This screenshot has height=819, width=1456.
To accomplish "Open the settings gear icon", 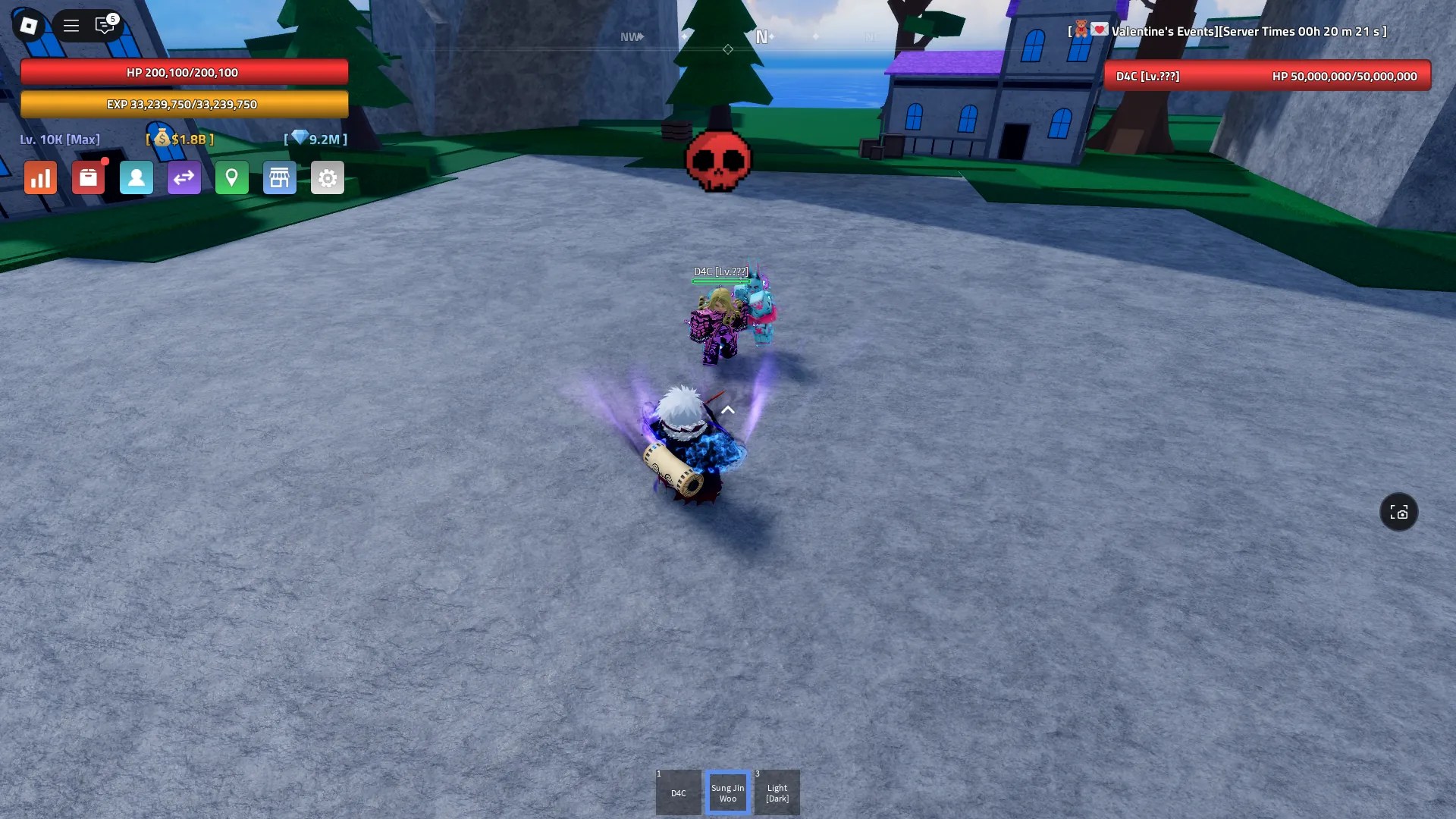I will tap(328, 177).
